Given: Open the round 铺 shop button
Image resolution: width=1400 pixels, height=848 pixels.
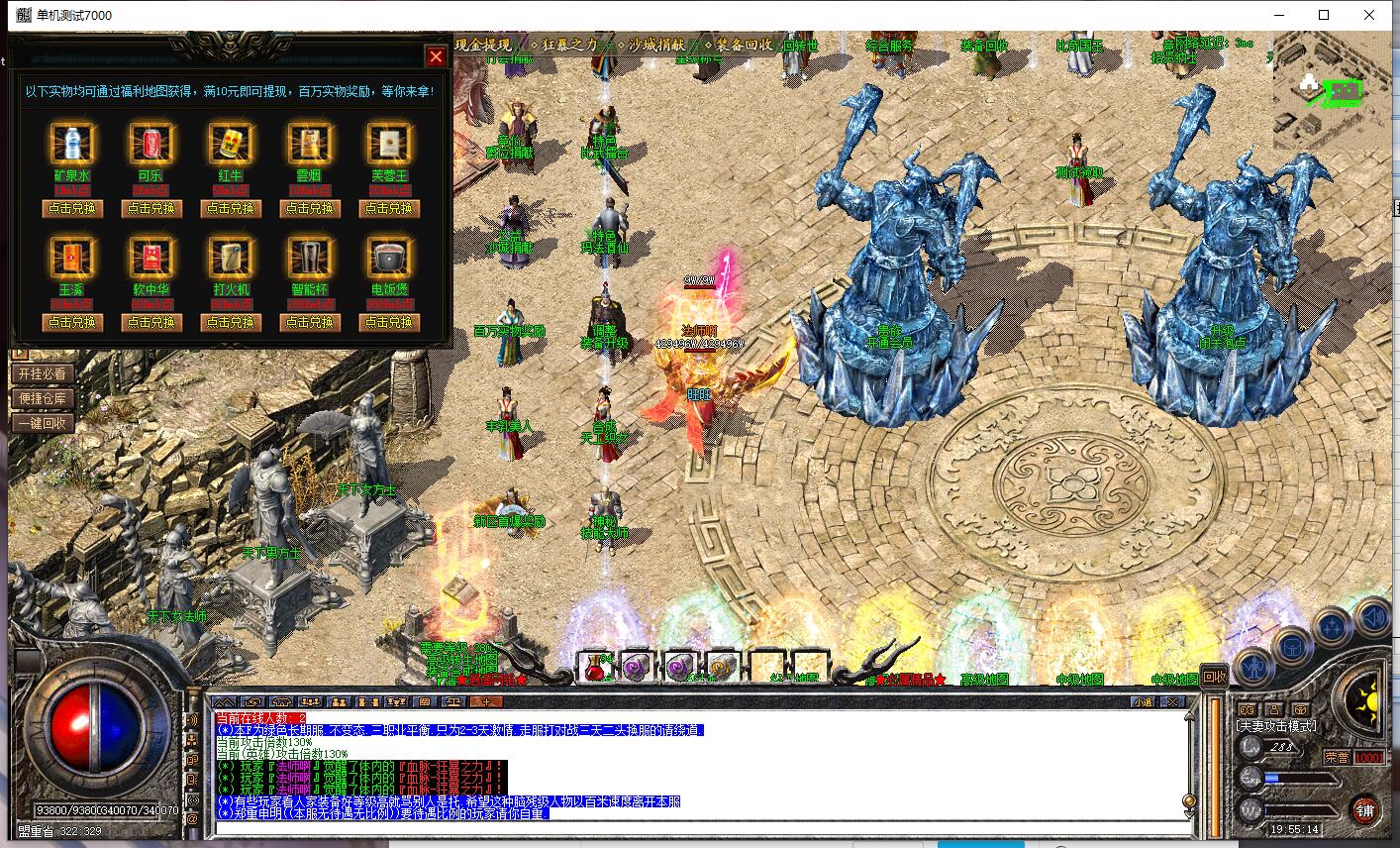Looking at the screenshot, I should 1365,808.
